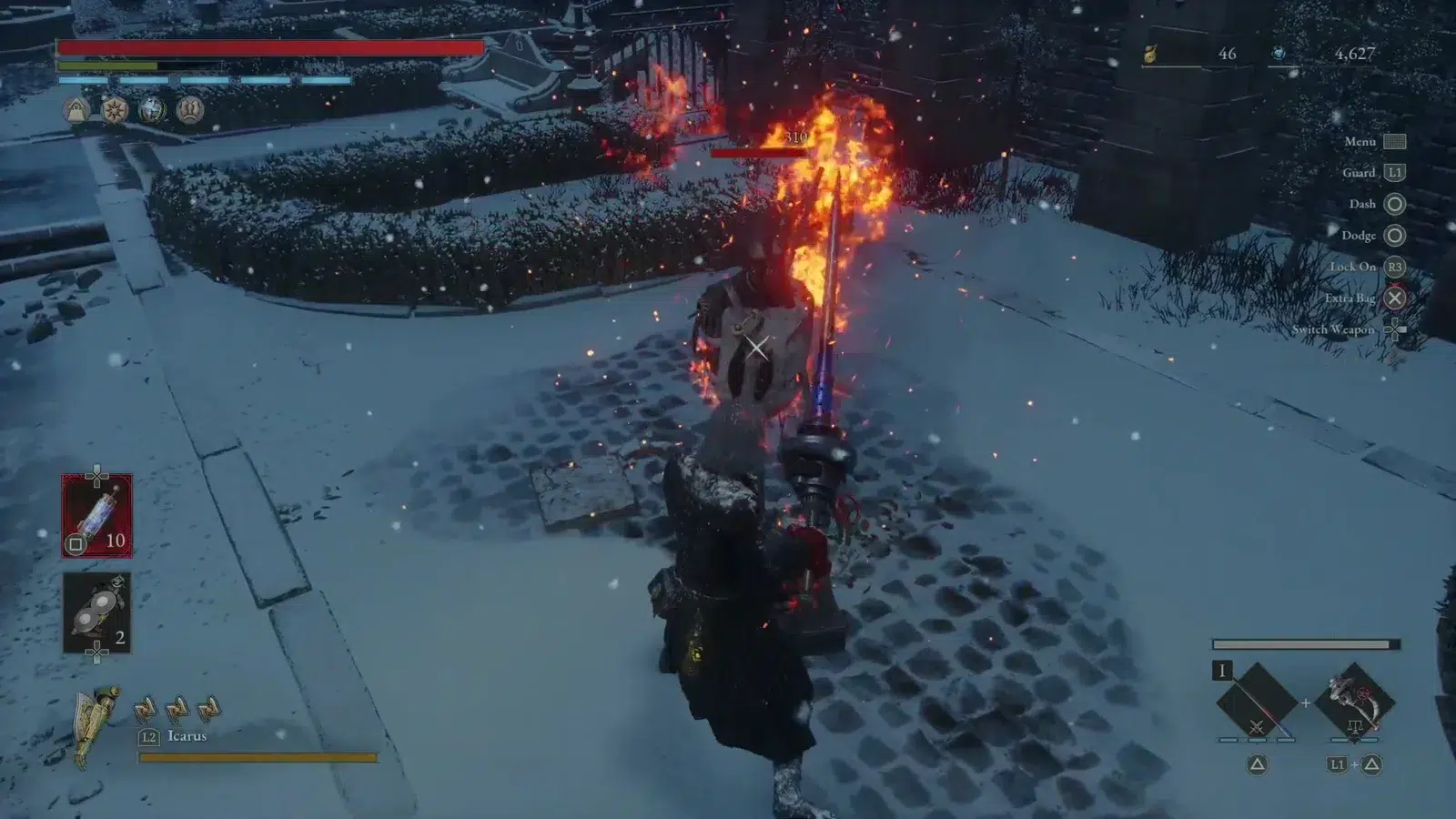Select the twin-disc item slot with 2 left
1456x819 pixels.
96,612
